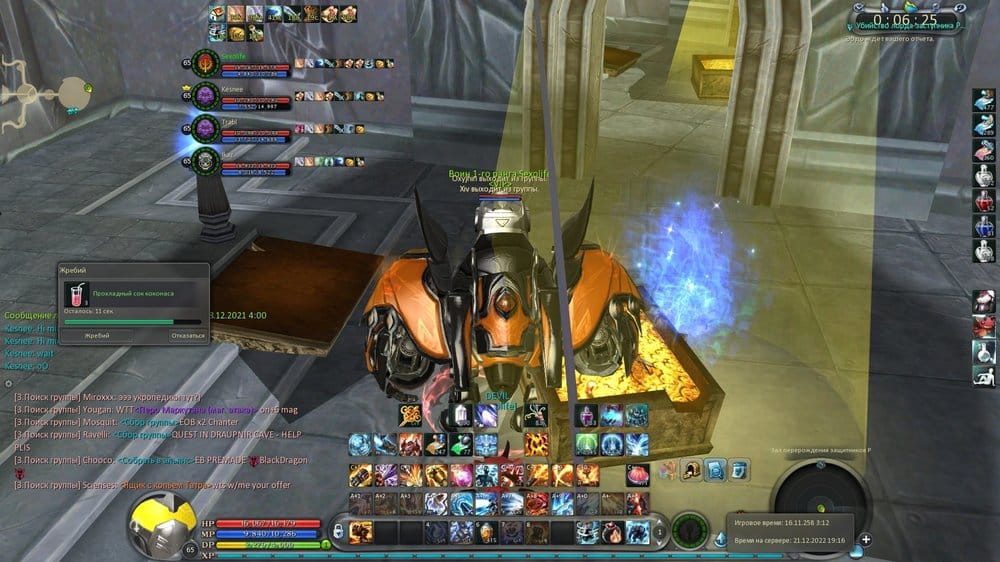Click the blue scroll document icon
Image resolution: width=1000 pixels, height=562 pixels.
tap(715, 469)
